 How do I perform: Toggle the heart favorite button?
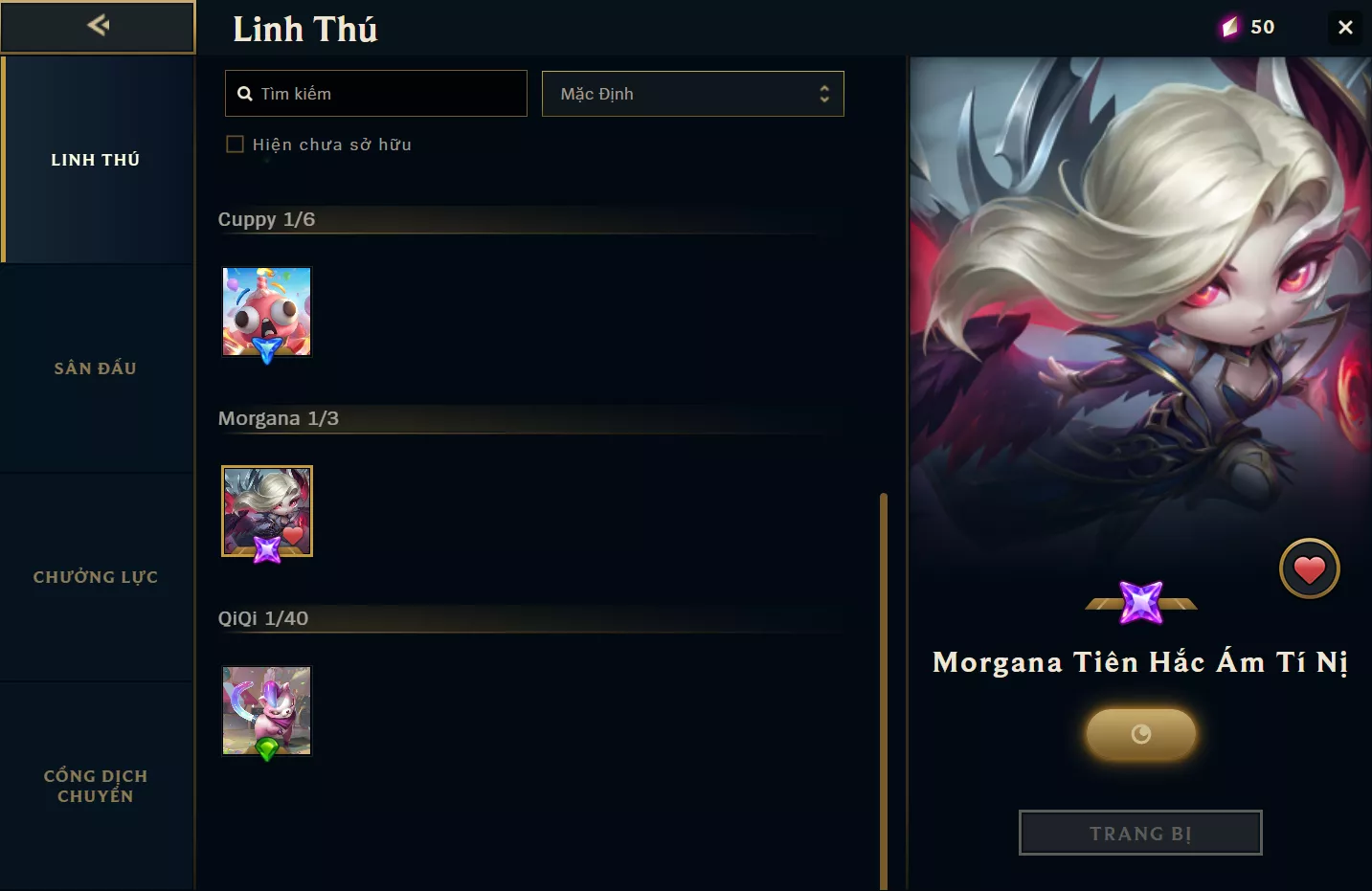point(1309,569)
